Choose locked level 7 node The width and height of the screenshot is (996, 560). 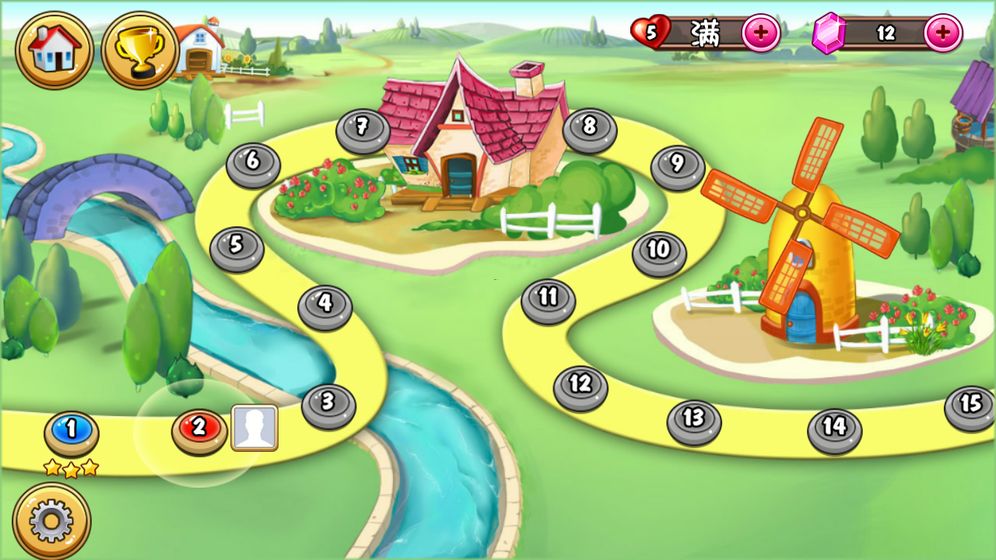pyautogui.click(x=362, y=129)
